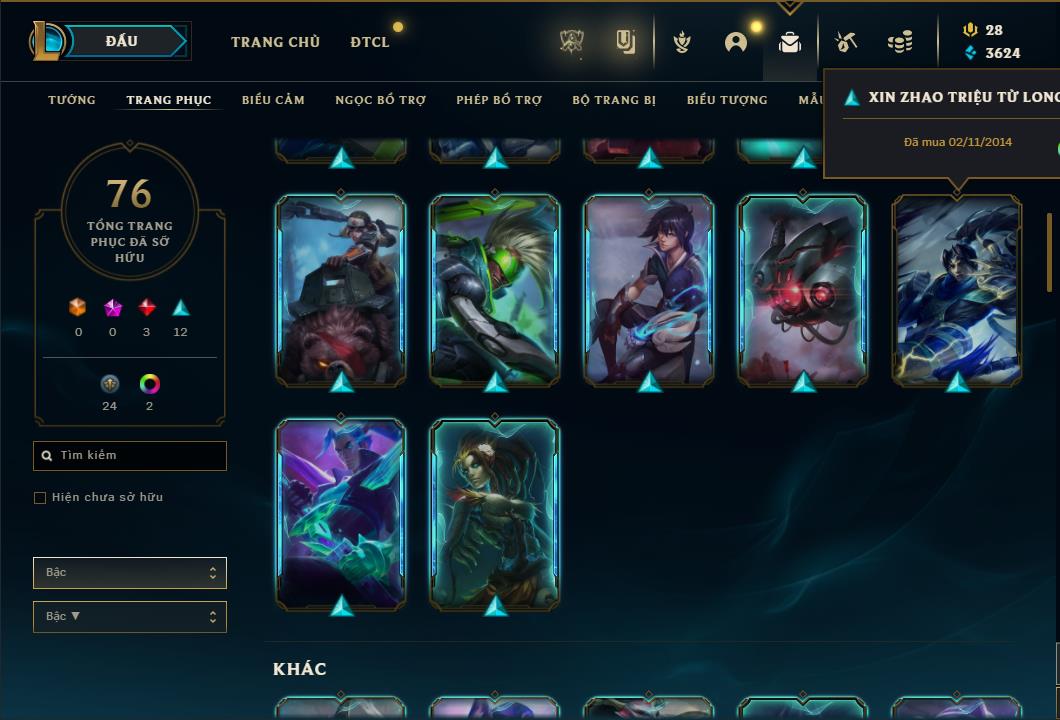The width and height of the screenshot is (1060, 720).
Task: Open the Clash winged trophy icon
Action: [x=682, y=42]
